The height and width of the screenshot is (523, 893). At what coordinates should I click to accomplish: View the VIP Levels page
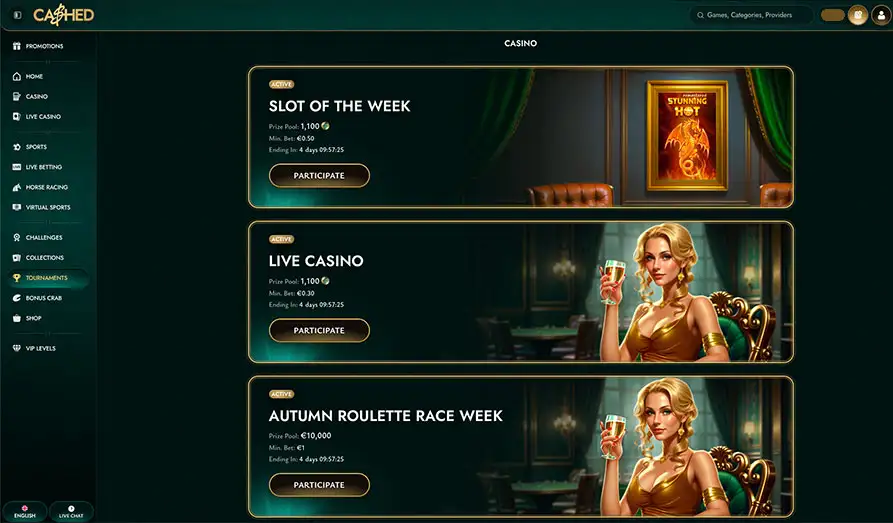point(41,348)
